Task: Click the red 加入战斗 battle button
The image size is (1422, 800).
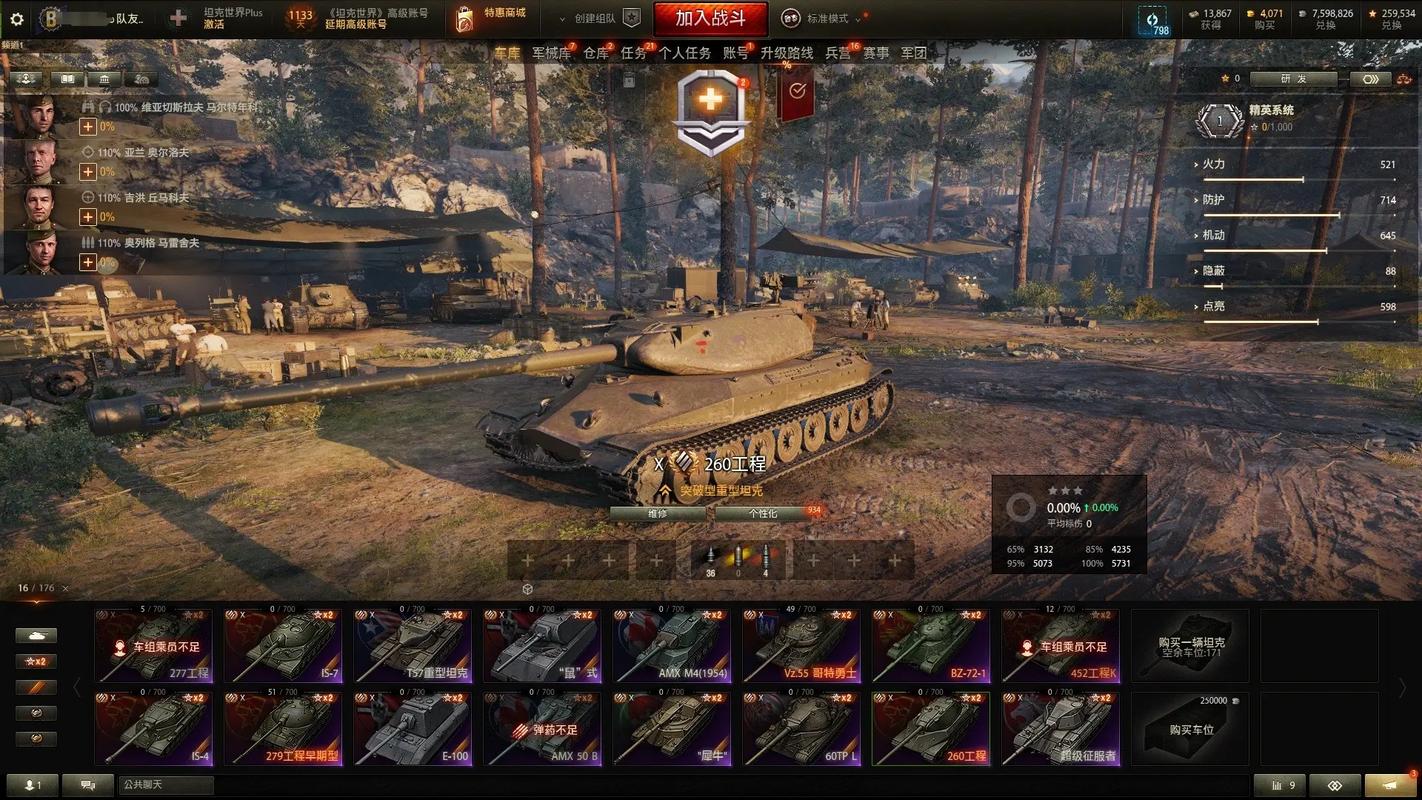Action: coord(710,18)
